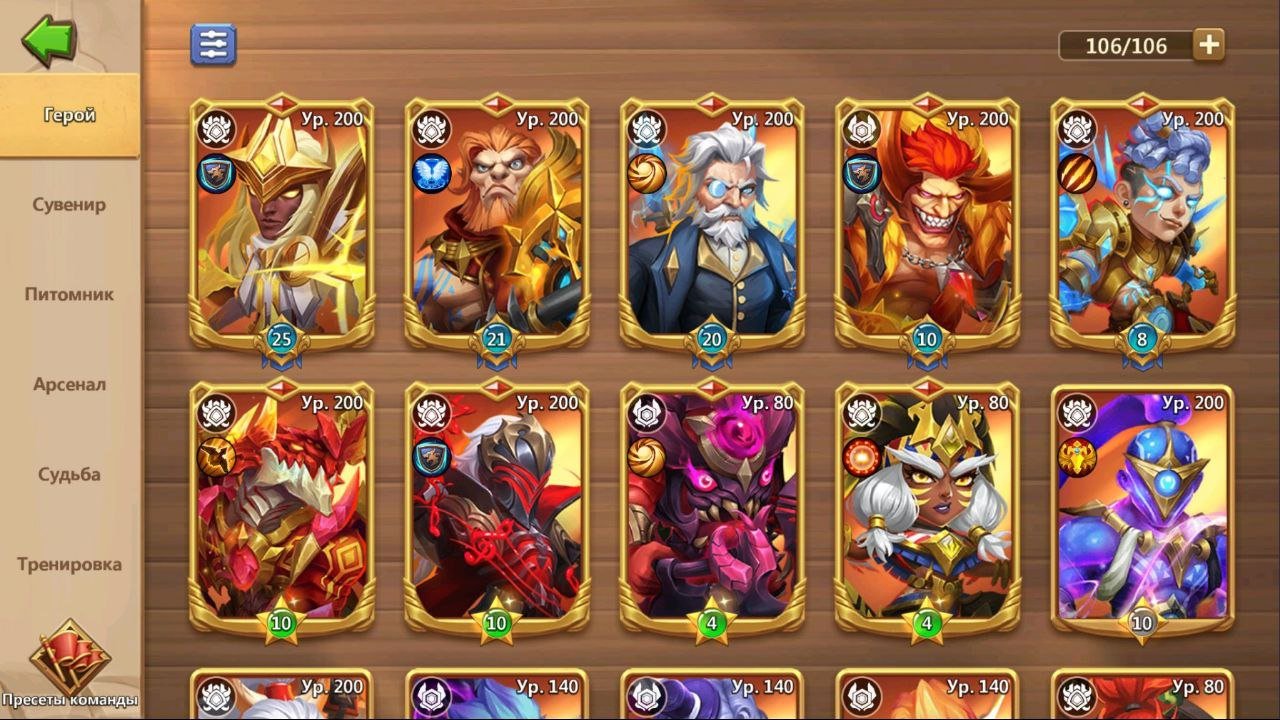The width and height of the screenshot is (1280, 720).
Task: Pick the grinning red-haired hero card
Action: (927, 225)
